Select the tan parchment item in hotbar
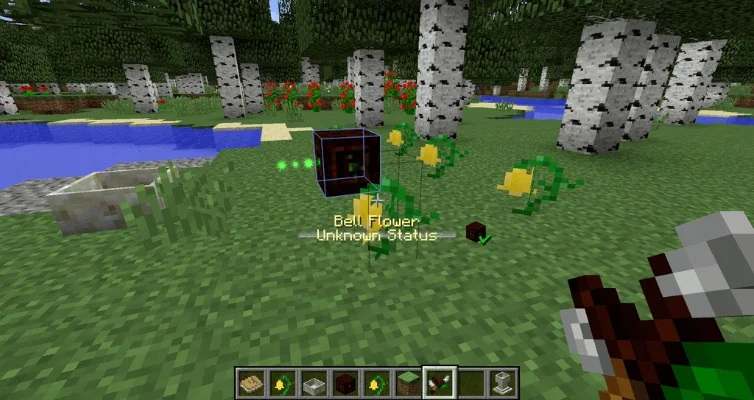The image size is (754, 400). [x=251, y=382]
